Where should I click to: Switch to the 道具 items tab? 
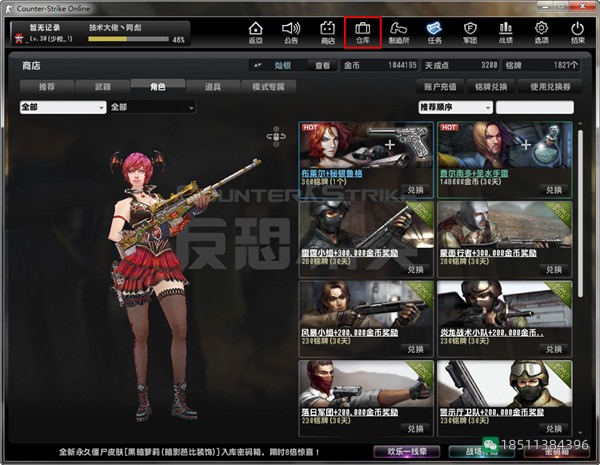(x=211, y=87)
